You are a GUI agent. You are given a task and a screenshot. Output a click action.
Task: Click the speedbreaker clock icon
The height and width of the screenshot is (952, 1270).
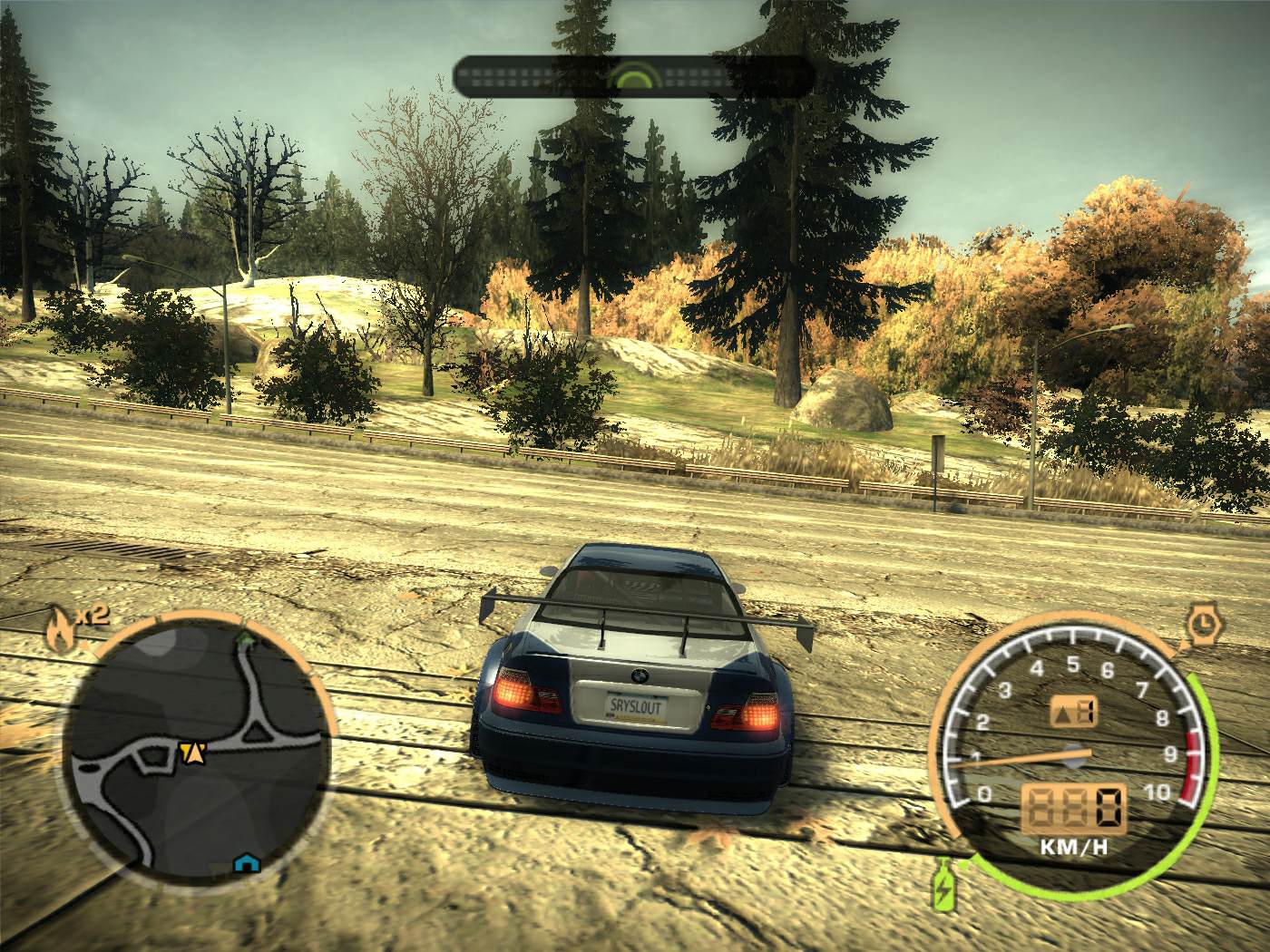point(1201,623)
